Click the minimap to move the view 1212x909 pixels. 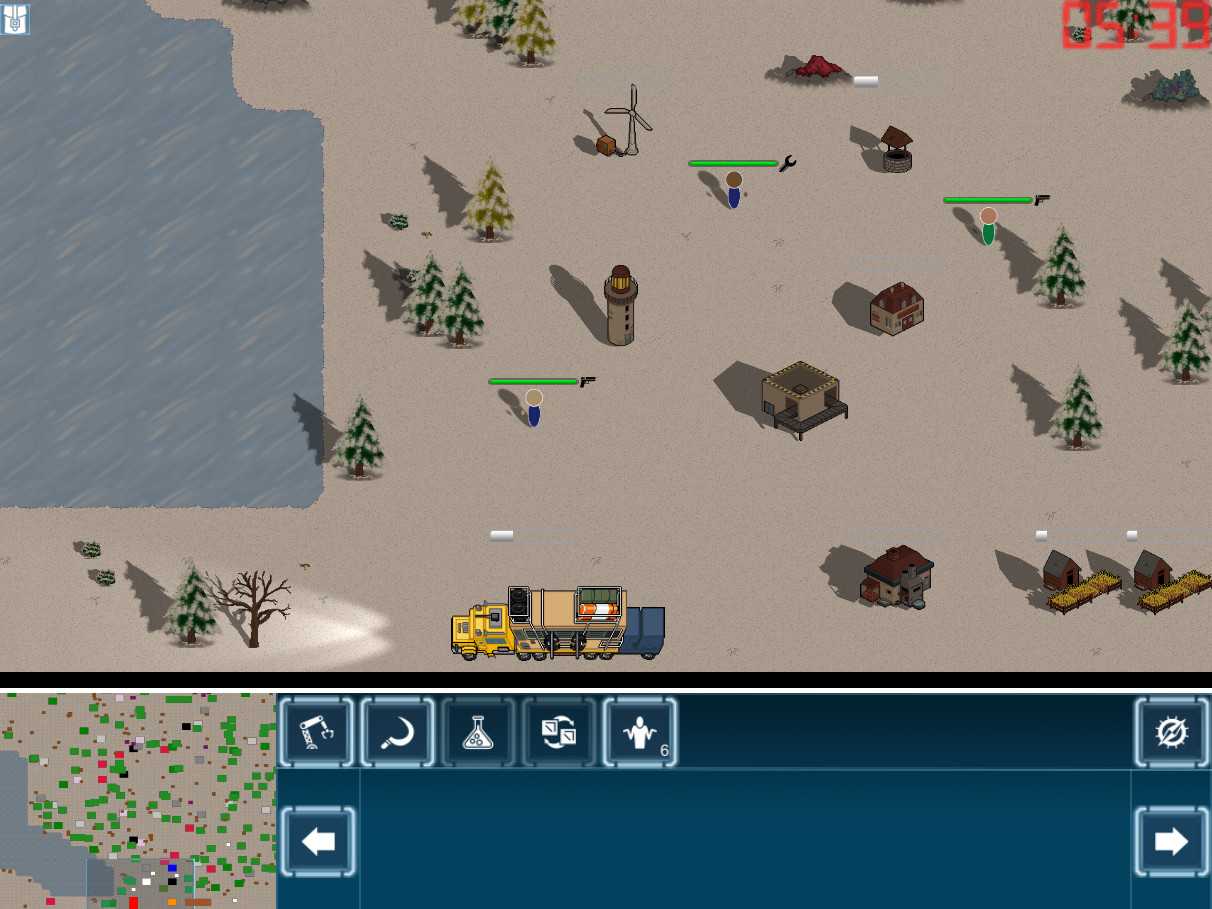click(138, 800)
